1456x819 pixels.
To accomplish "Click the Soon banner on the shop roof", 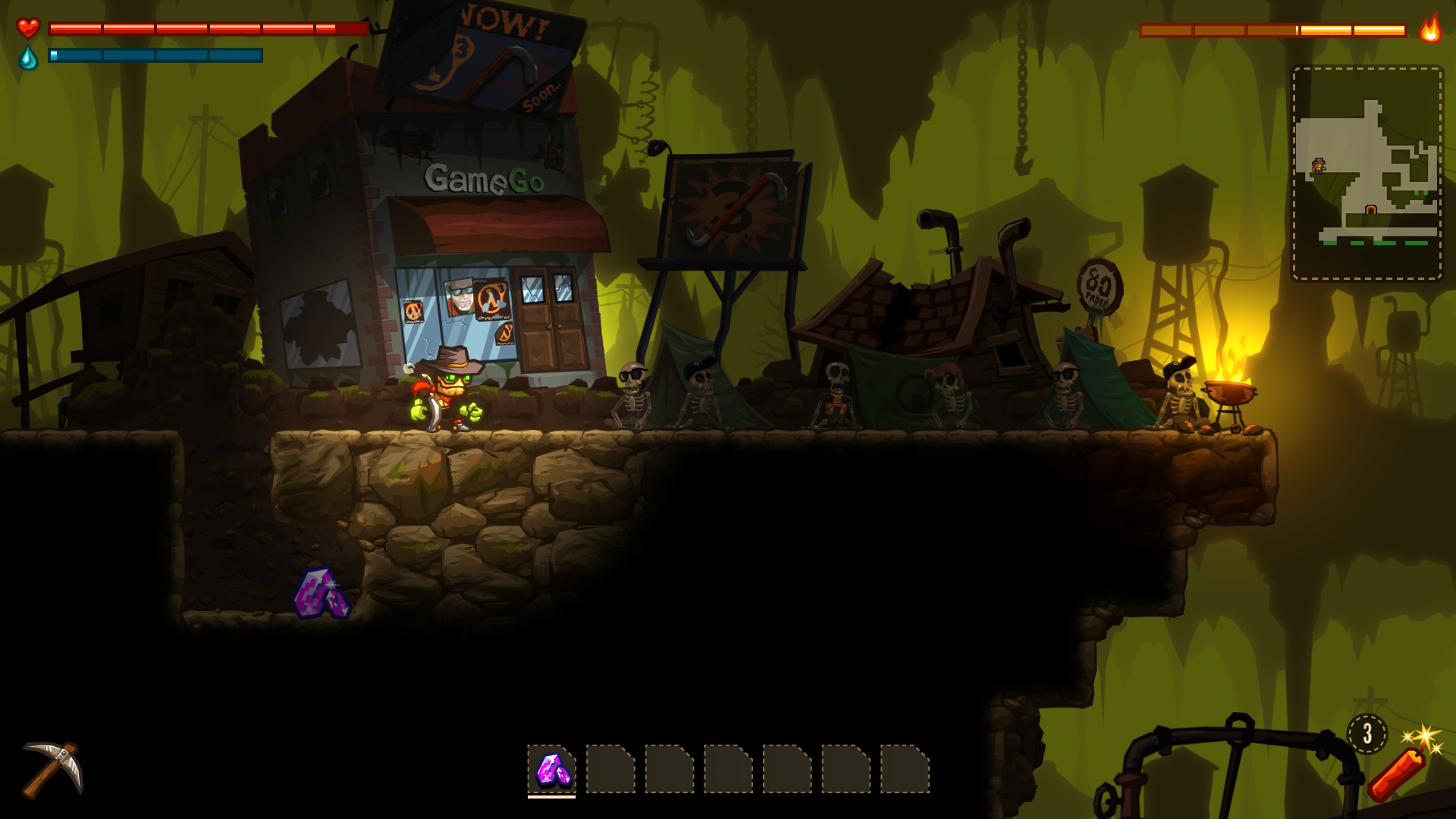I will click(x=541, y=95).
